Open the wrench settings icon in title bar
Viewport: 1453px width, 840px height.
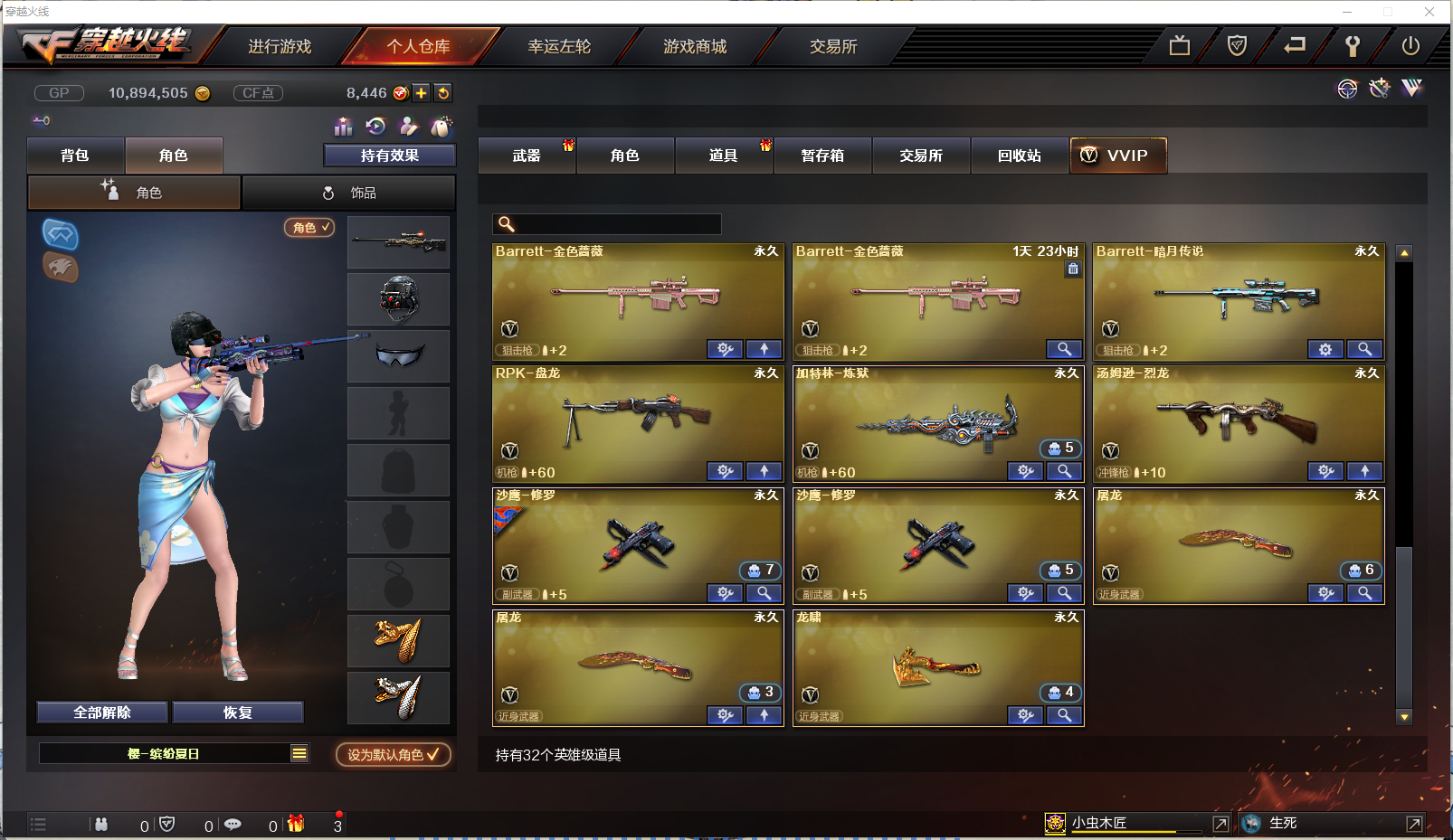[1353, 43]
